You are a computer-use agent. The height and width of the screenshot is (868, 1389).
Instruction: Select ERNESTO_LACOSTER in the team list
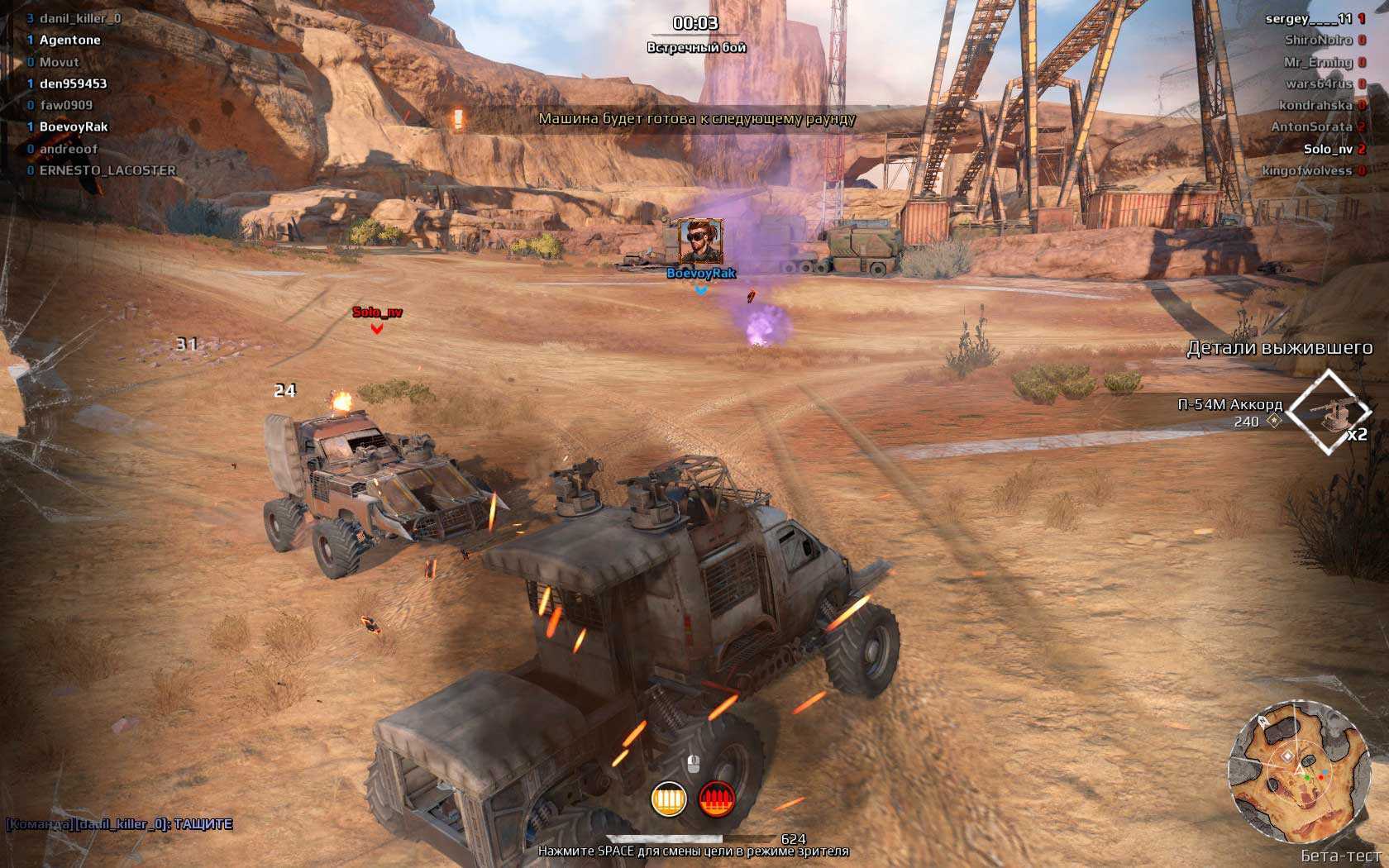tap(107, 170)
